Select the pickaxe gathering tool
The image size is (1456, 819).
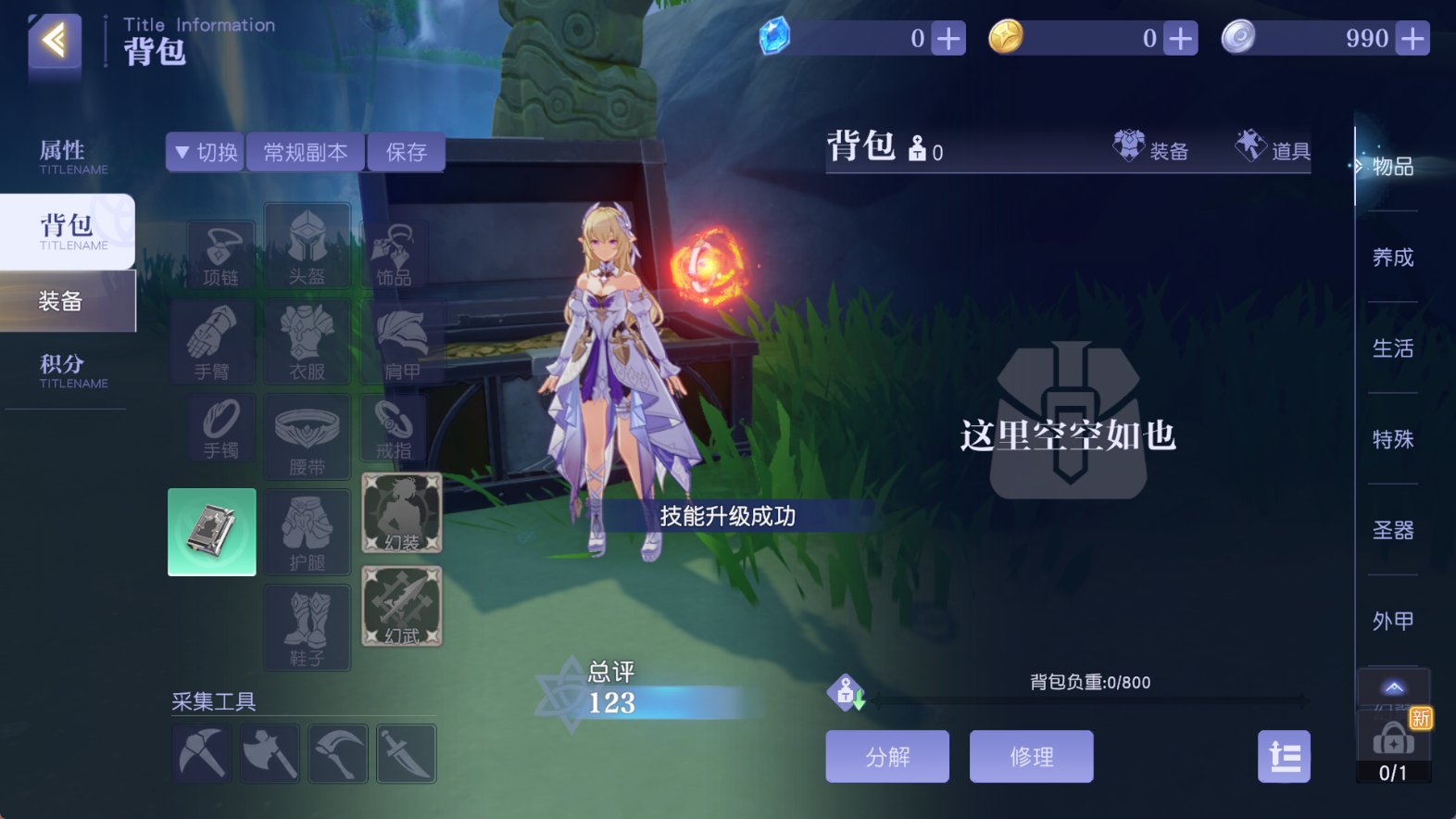(201, 753)
